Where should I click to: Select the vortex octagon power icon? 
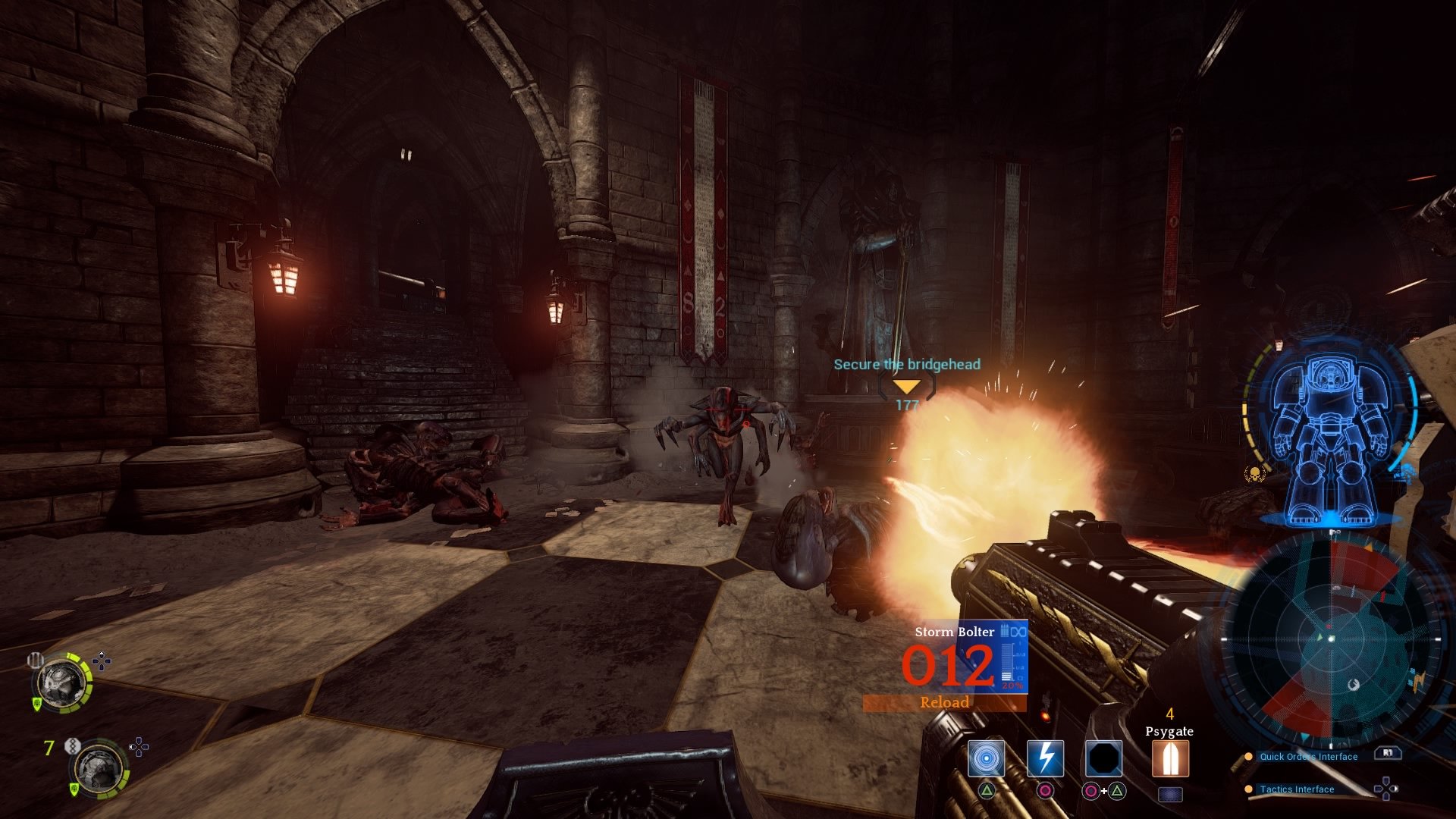tap(1103, 758)
